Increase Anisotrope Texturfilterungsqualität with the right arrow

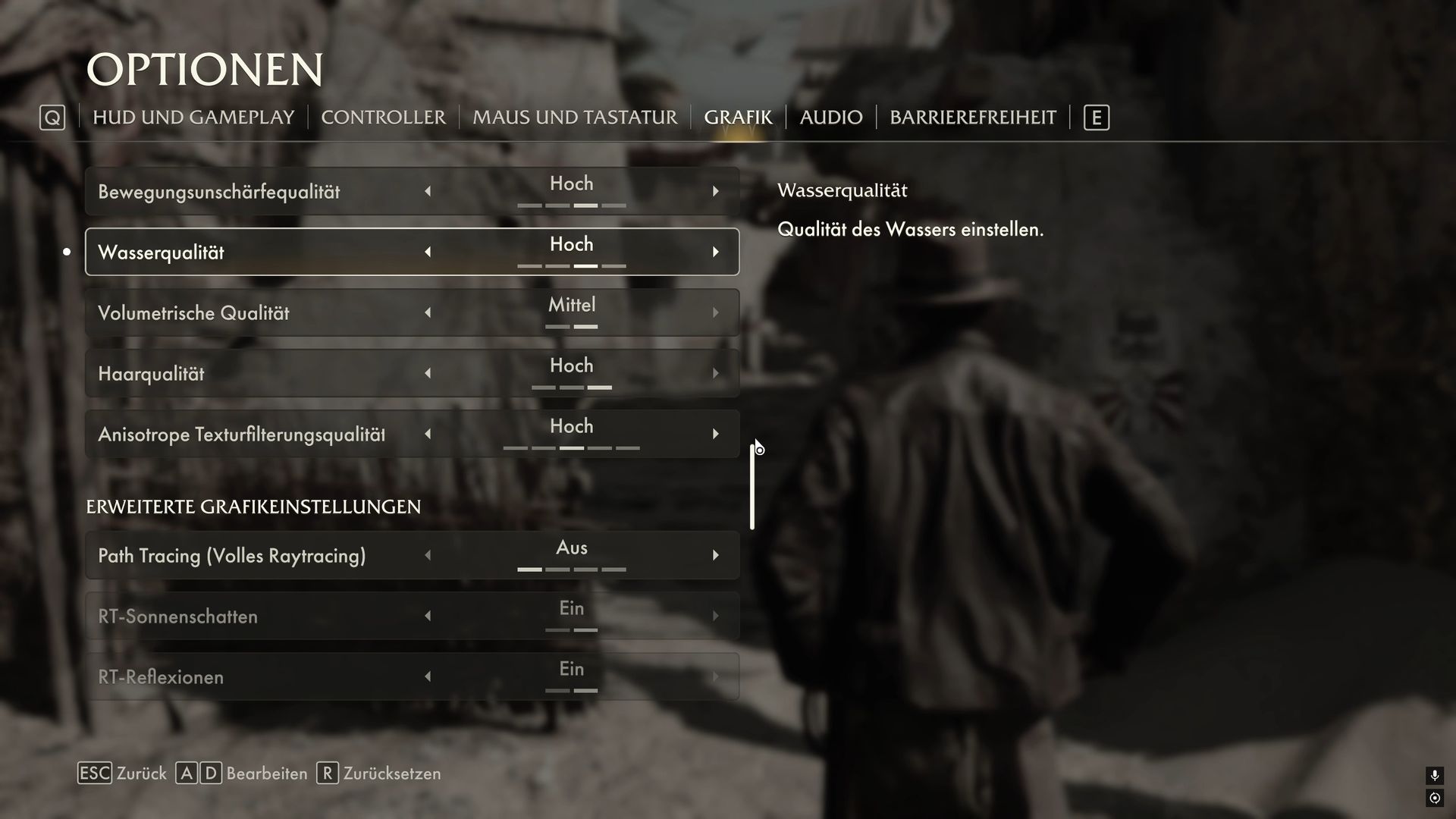pos(715,434)
